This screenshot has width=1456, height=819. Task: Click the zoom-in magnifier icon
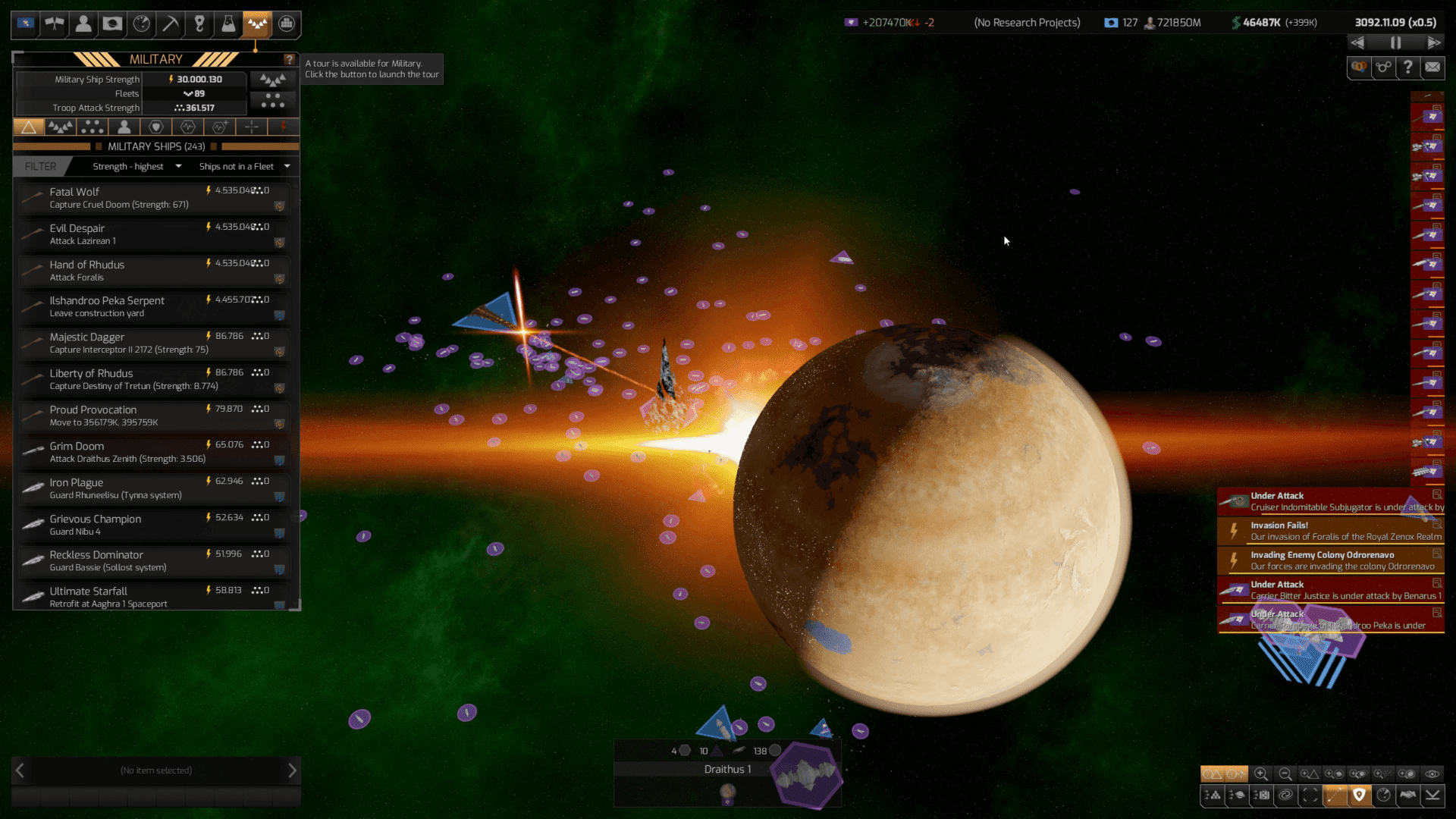pyautogui.click(x=1261, y=773)
